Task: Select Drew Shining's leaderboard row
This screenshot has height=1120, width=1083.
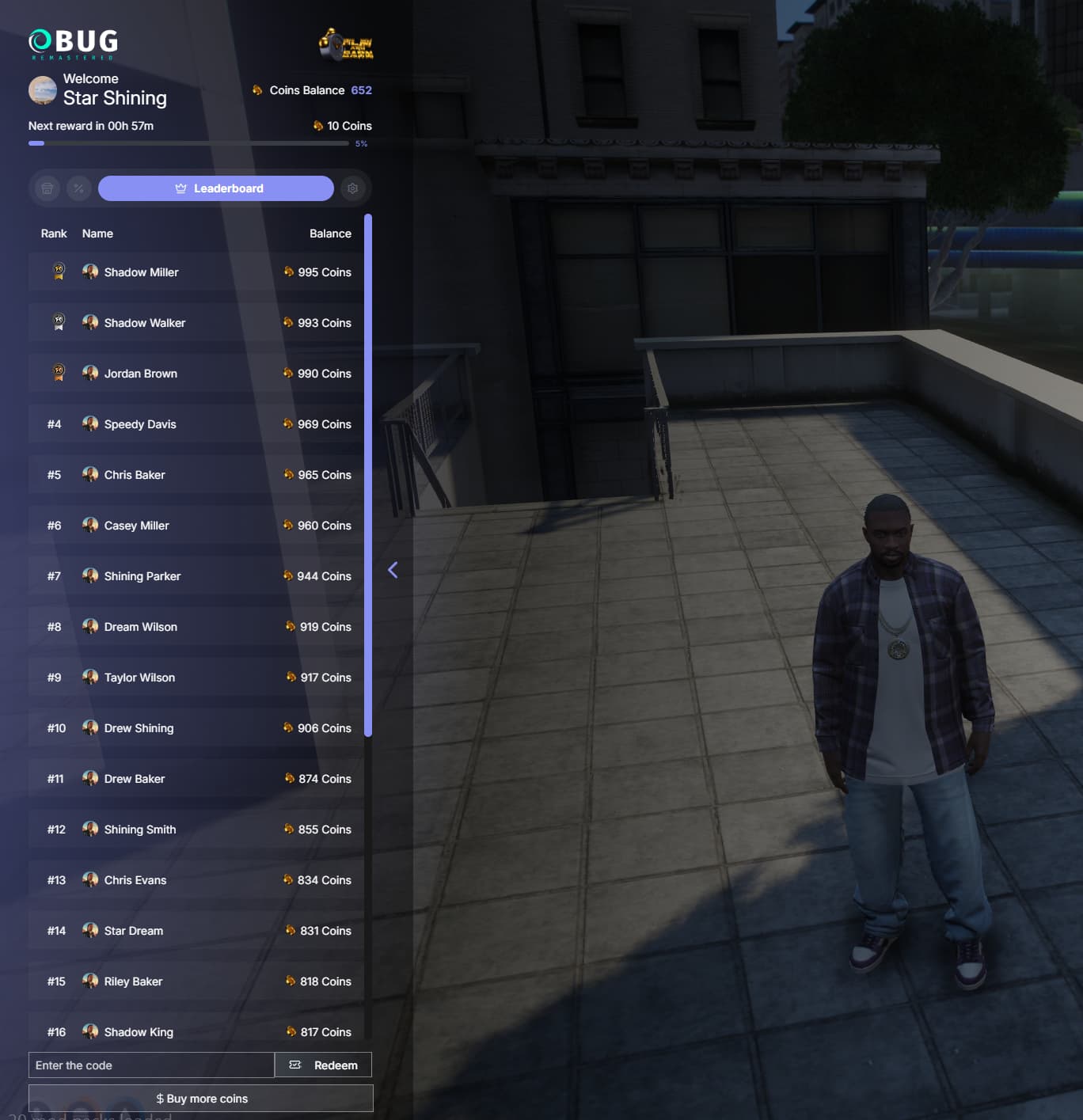Action: coord(194,727)
